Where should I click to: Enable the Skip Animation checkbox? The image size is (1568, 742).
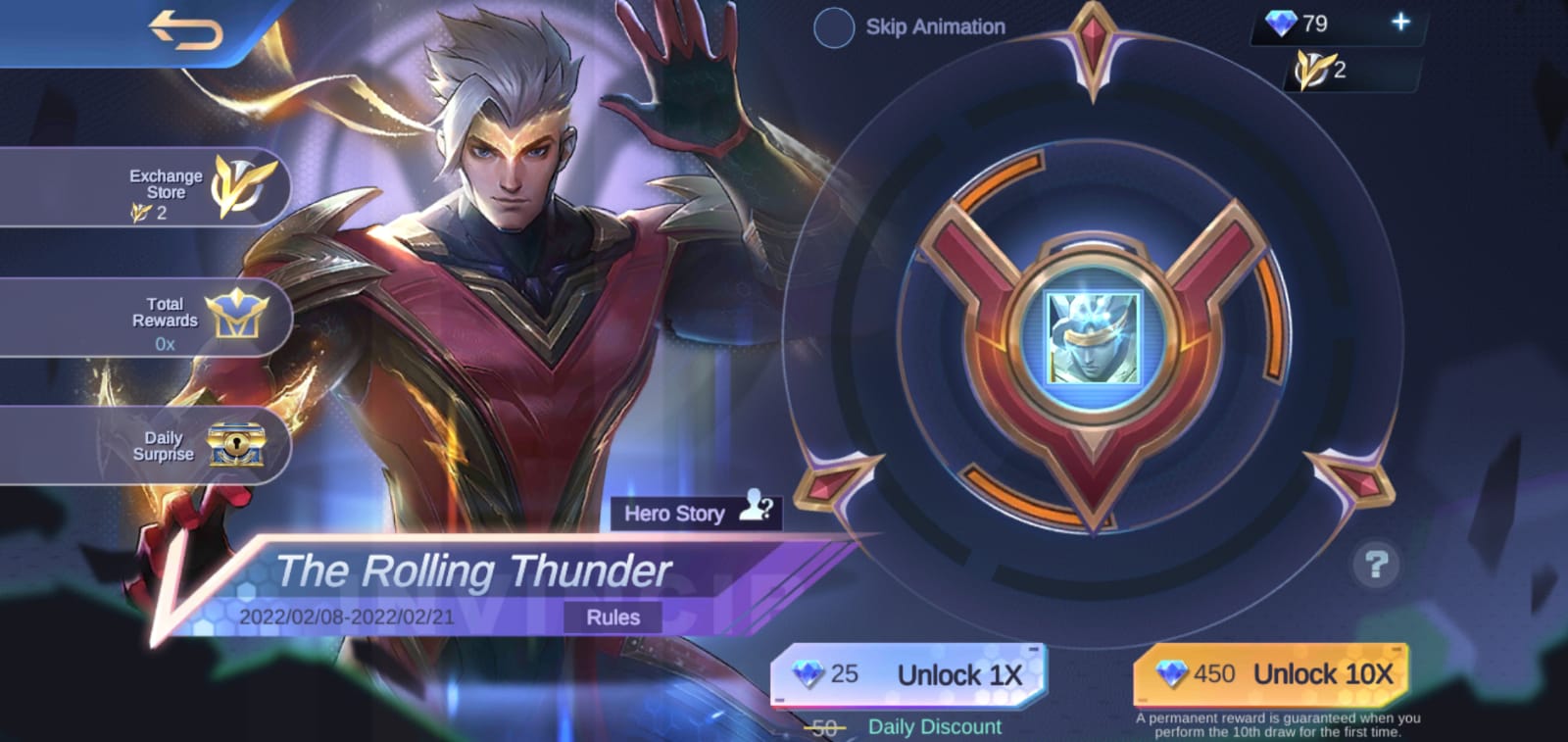[x=834, y=27]
